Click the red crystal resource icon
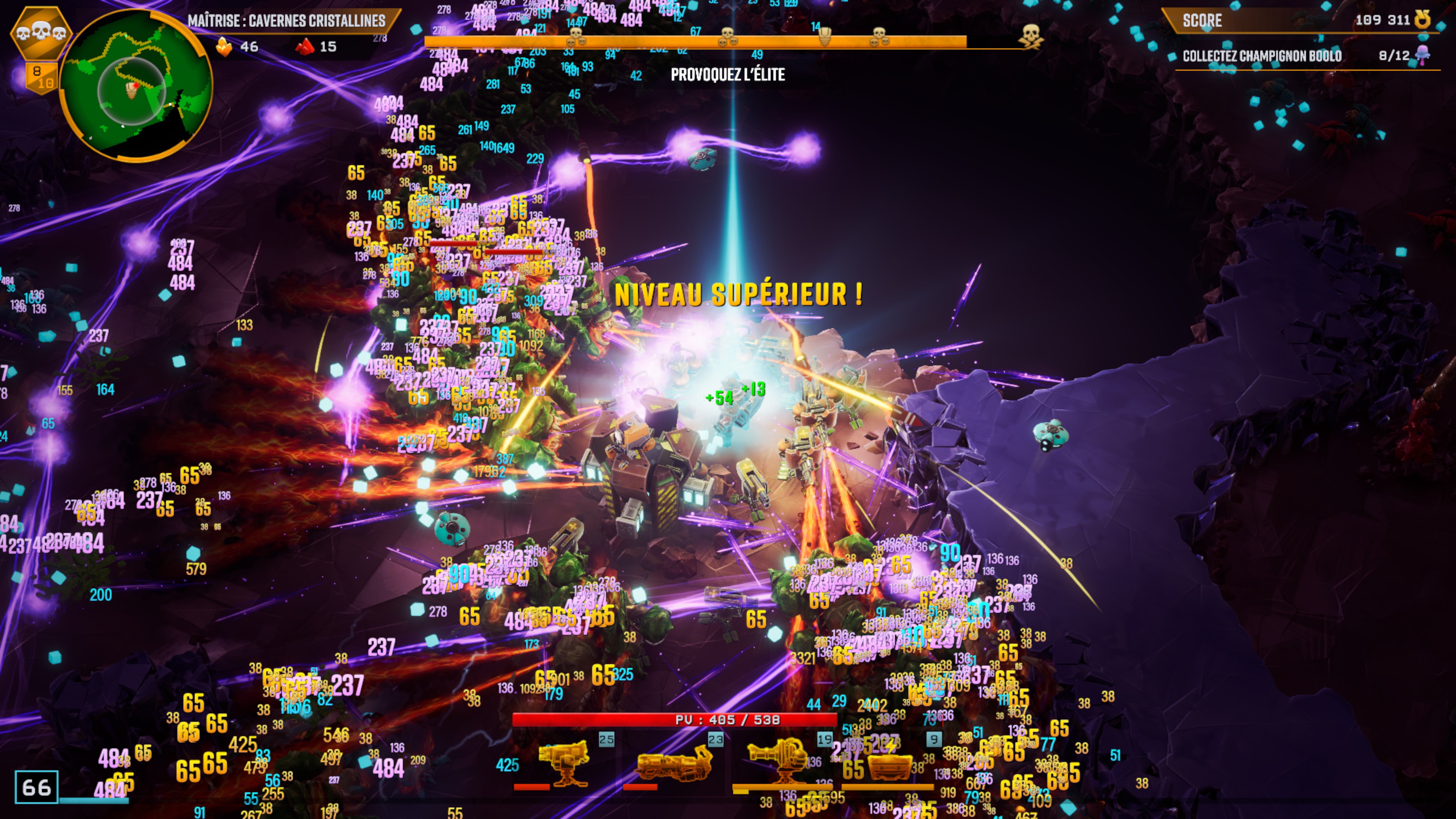The height and width of the screenshot is (819, 1456). coord(304,47)
